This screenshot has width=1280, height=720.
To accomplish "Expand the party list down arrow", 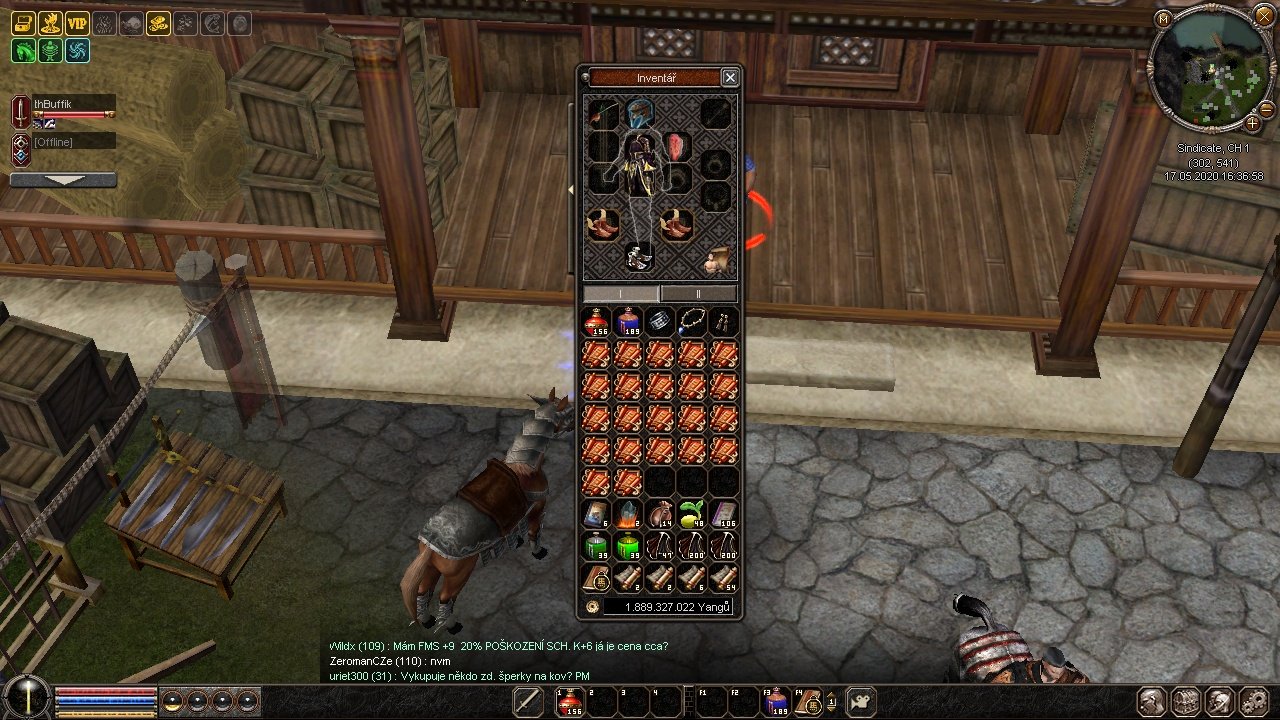I will [x=63, y=180].
